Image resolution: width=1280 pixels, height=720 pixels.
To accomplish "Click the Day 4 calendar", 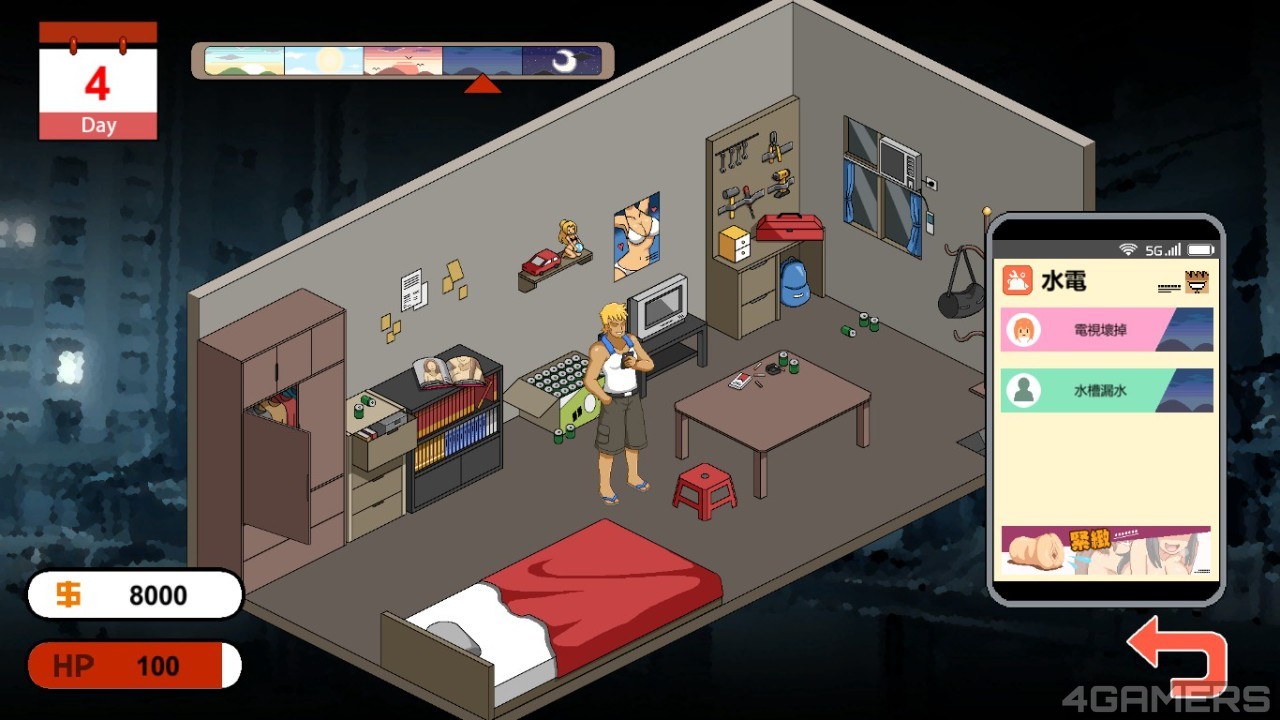I will (98, 82).
